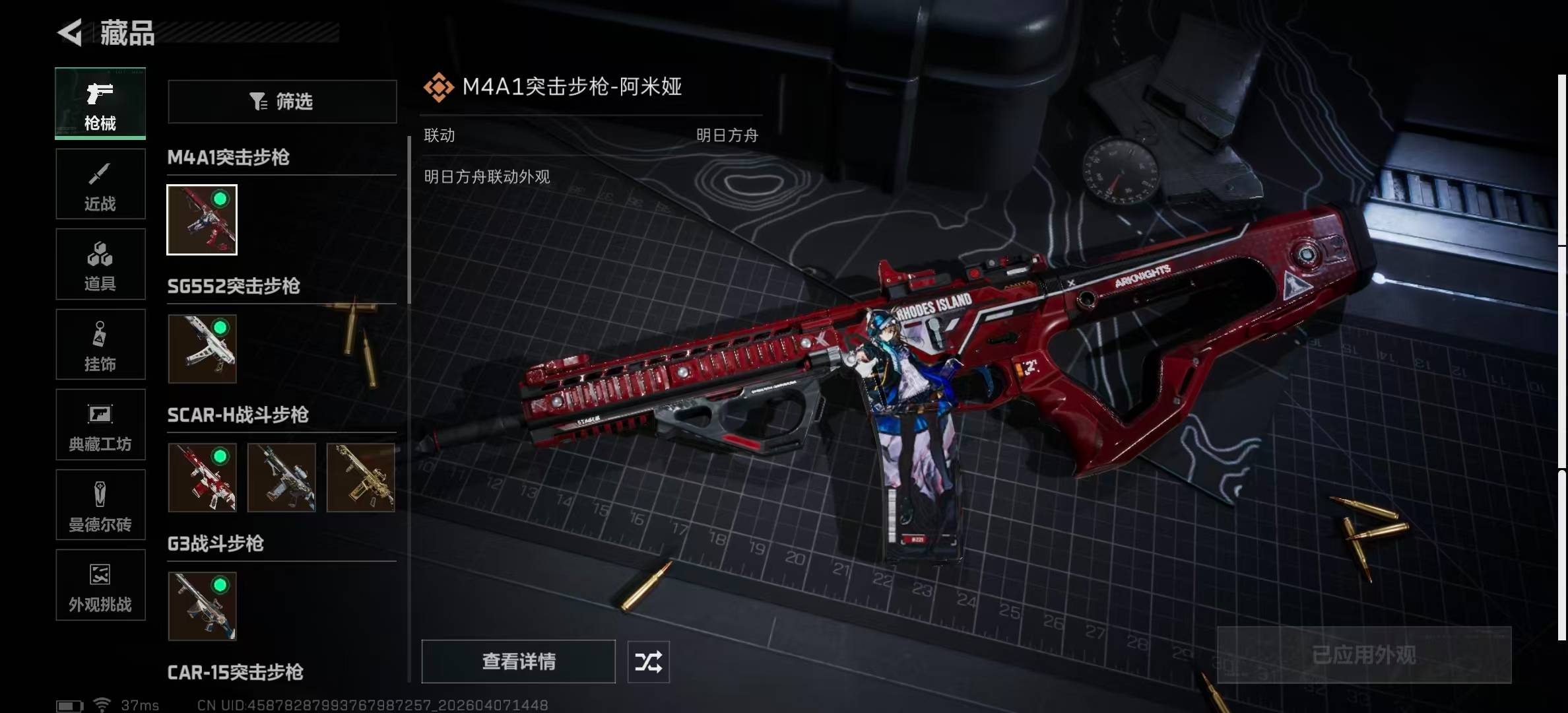
Task: Open the 筛选 filter button
Action: click(x=282, y=102)
